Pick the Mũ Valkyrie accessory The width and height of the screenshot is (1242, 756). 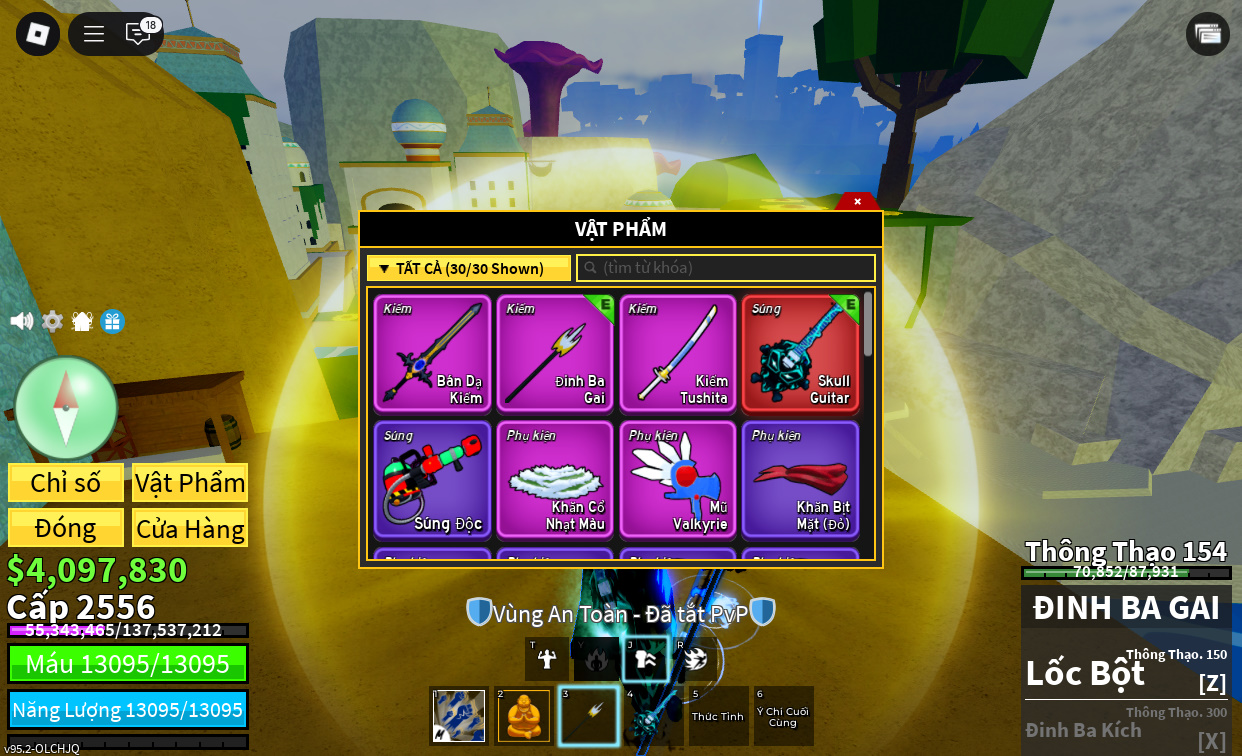coord(678,479)
